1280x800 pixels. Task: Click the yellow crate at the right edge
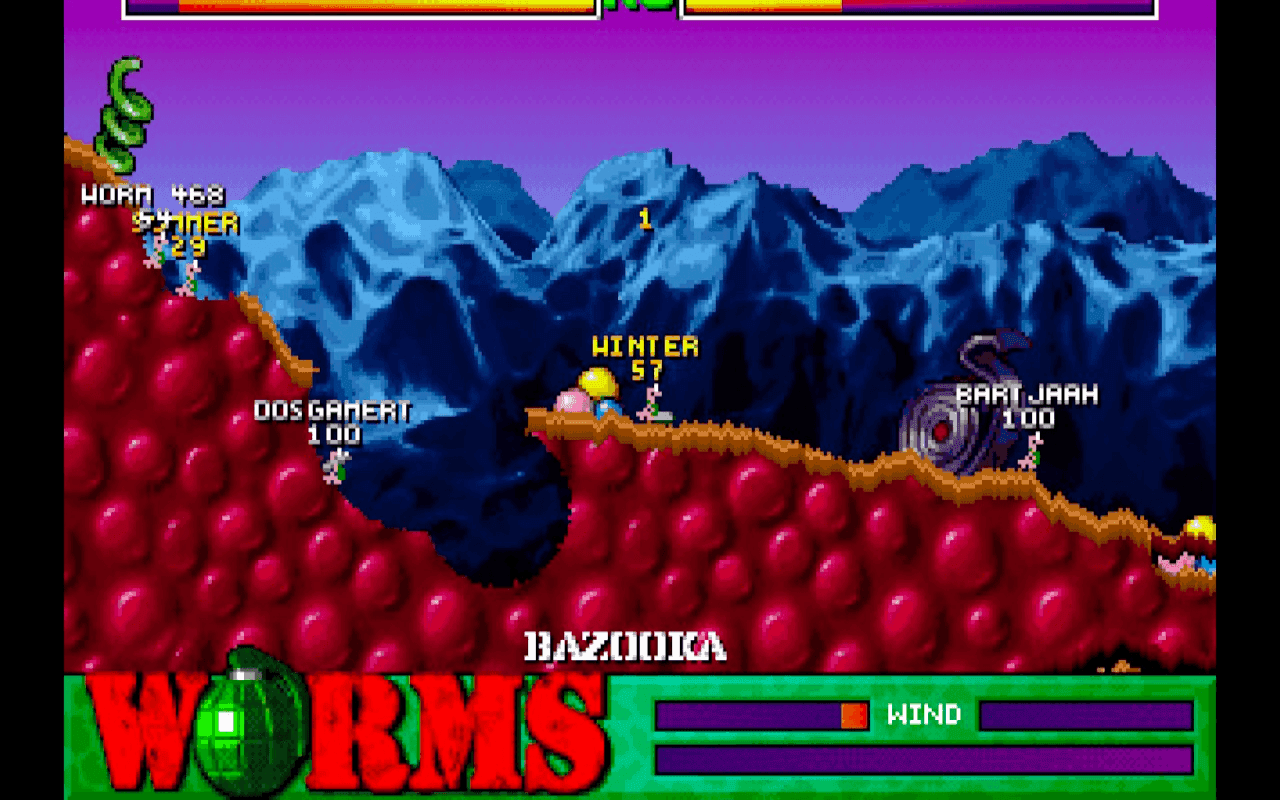coord(1200,525)
